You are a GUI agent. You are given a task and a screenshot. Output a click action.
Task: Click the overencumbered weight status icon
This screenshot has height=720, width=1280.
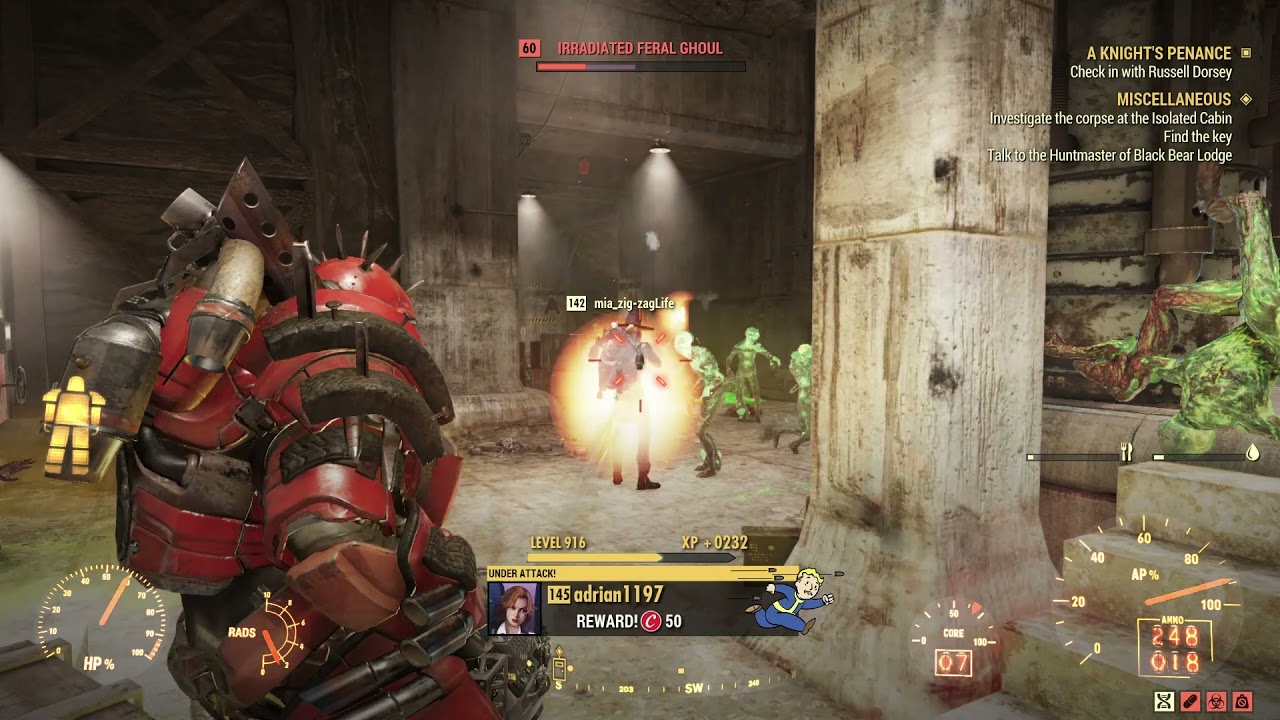pyautogui.click(x=1242, y=702)
